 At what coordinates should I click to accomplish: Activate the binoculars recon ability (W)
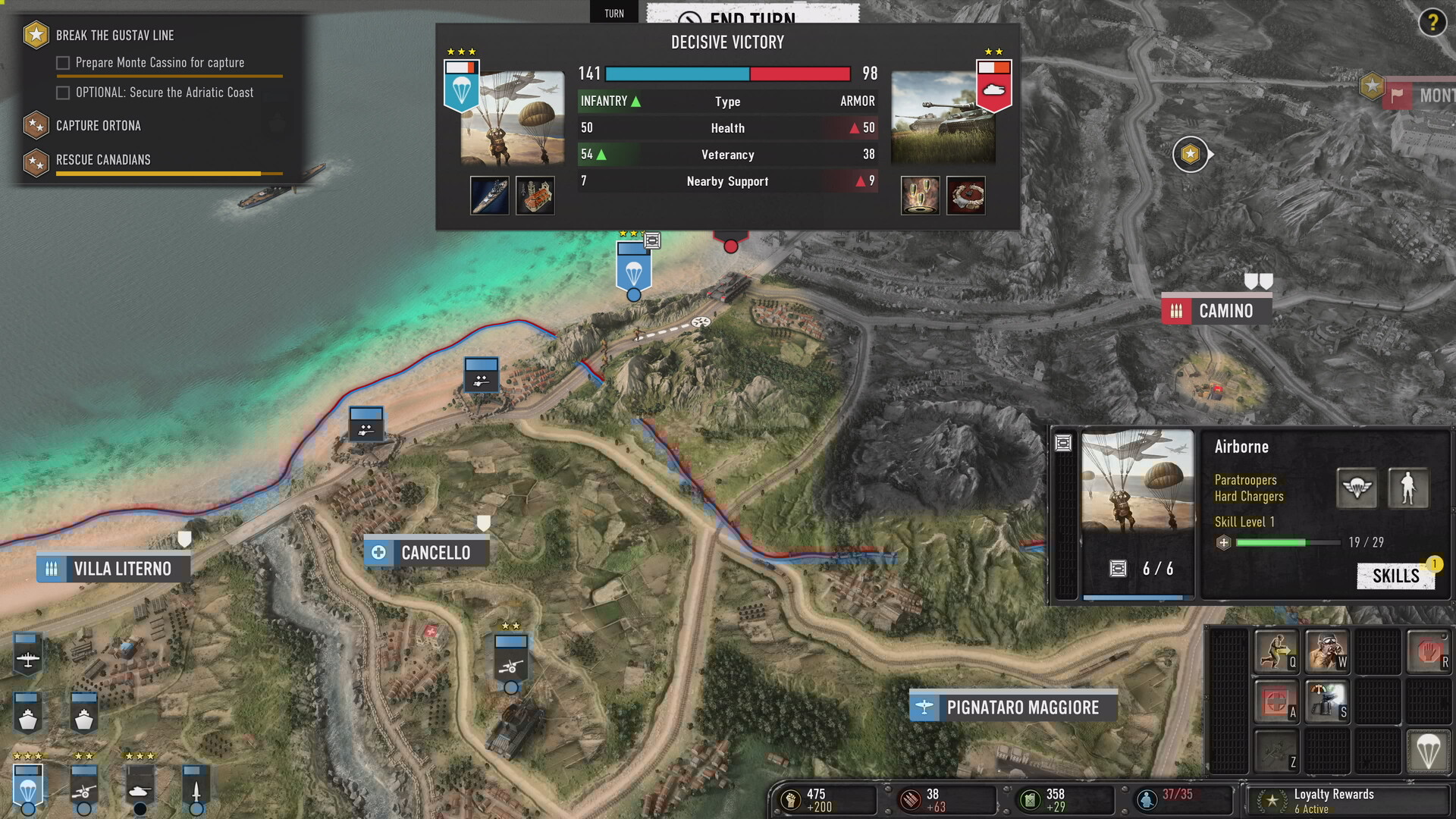[x=1328, y=652]
